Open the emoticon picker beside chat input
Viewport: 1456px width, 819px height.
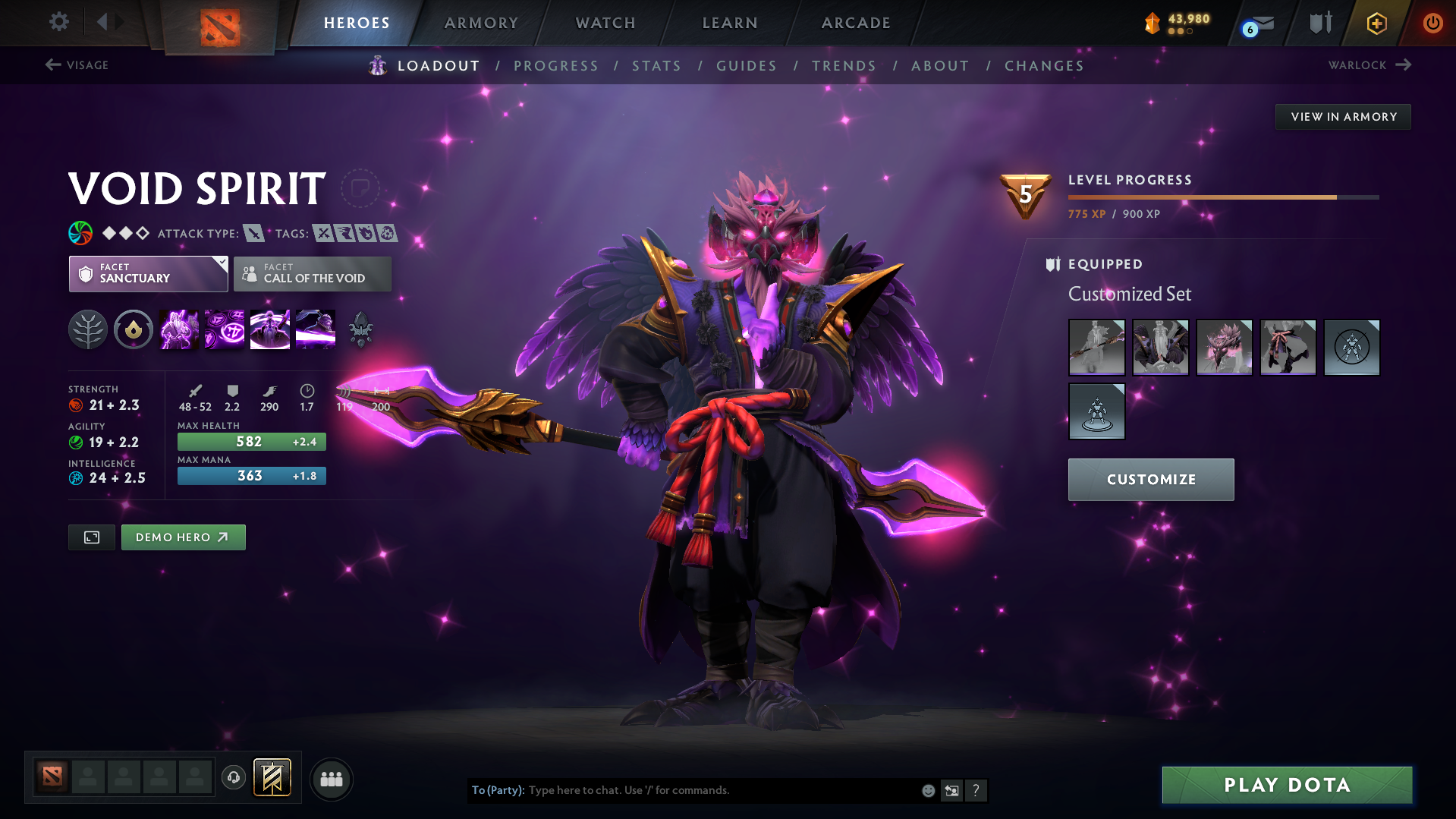click(x=927, y=790)
